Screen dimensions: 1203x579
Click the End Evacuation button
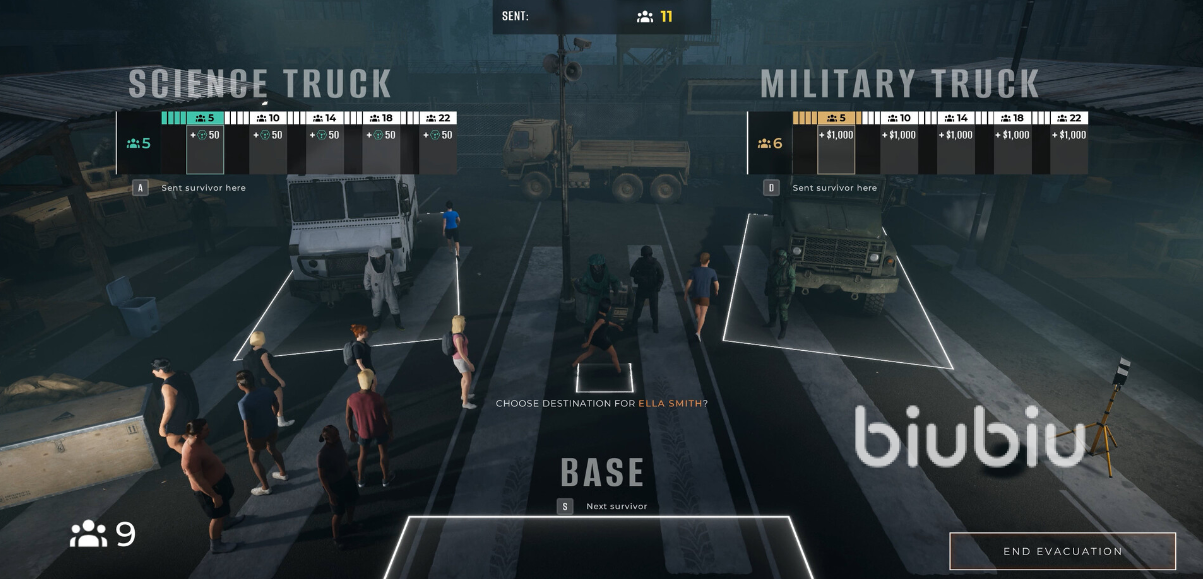click(x=1062, y=551)
